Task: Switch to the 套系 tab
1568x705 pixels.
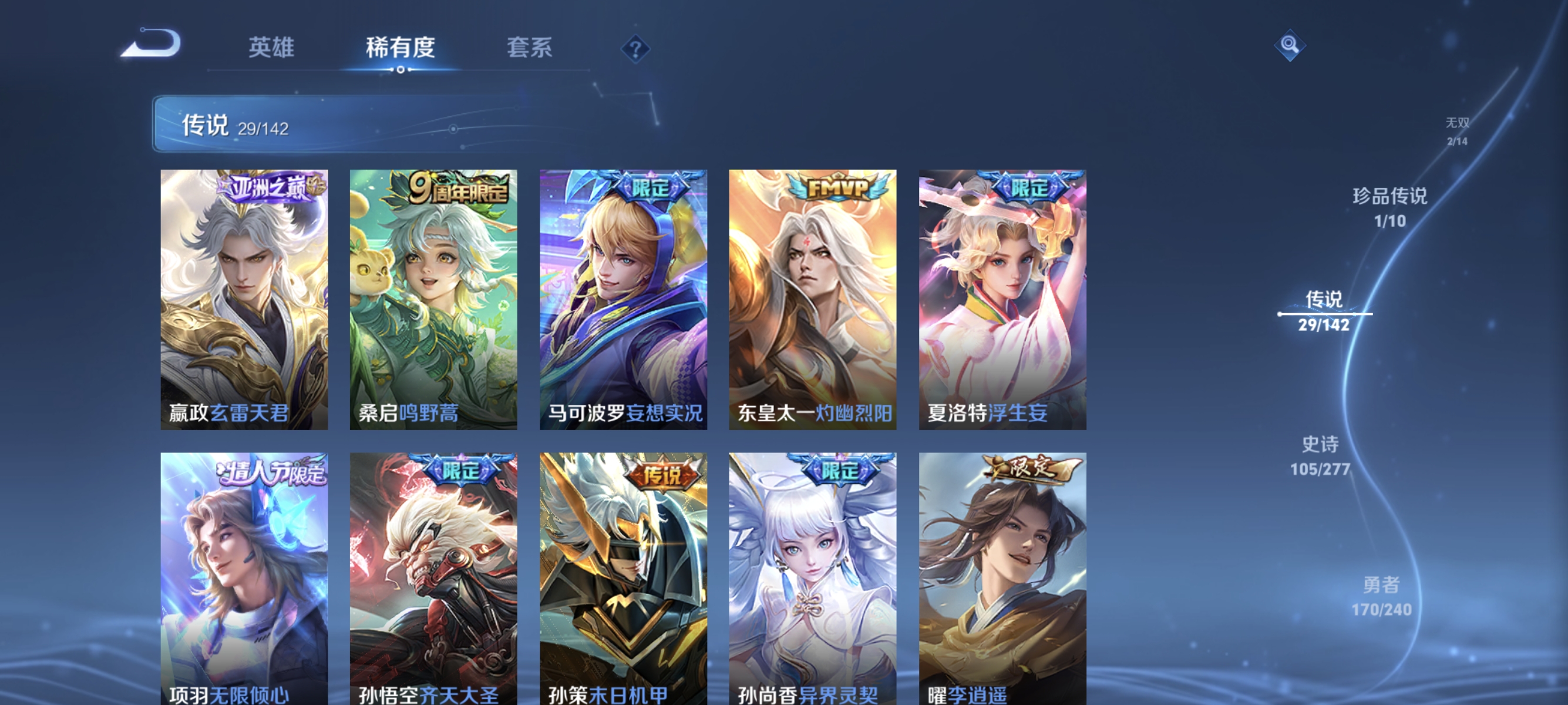Action: coord(530,49)
